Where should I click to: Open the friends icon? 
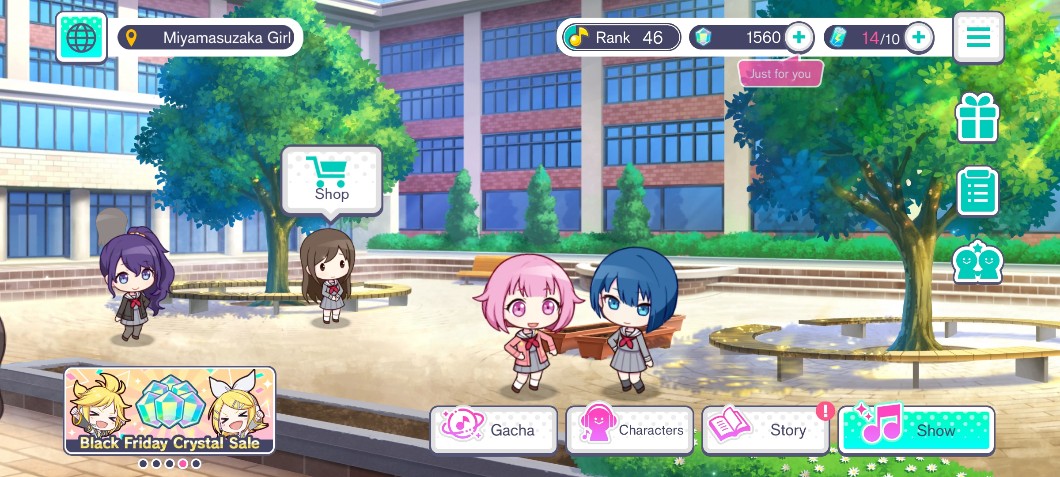[x=978, y=263]
